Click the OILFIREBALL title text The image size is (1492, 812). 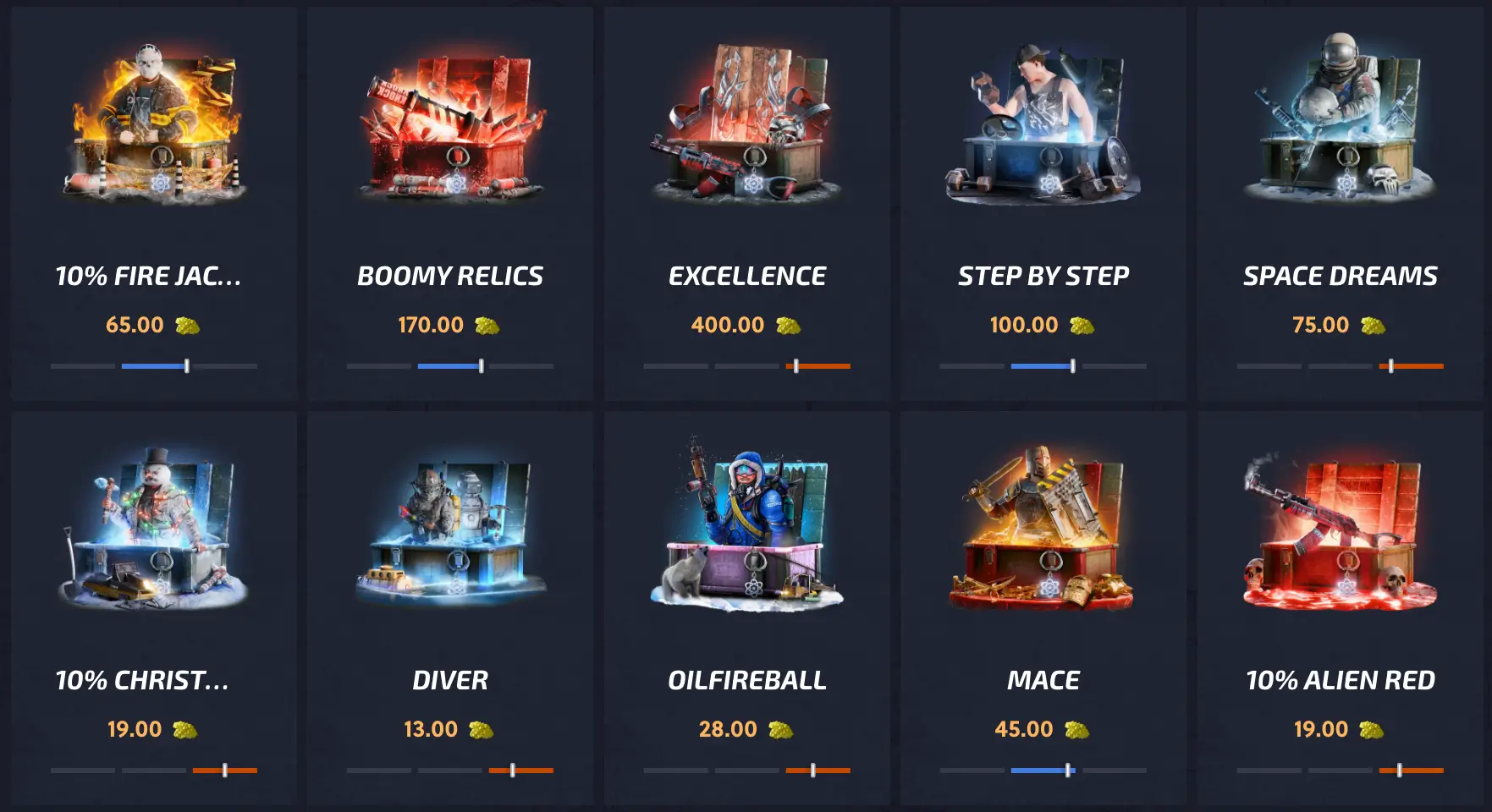coord(748,678)
